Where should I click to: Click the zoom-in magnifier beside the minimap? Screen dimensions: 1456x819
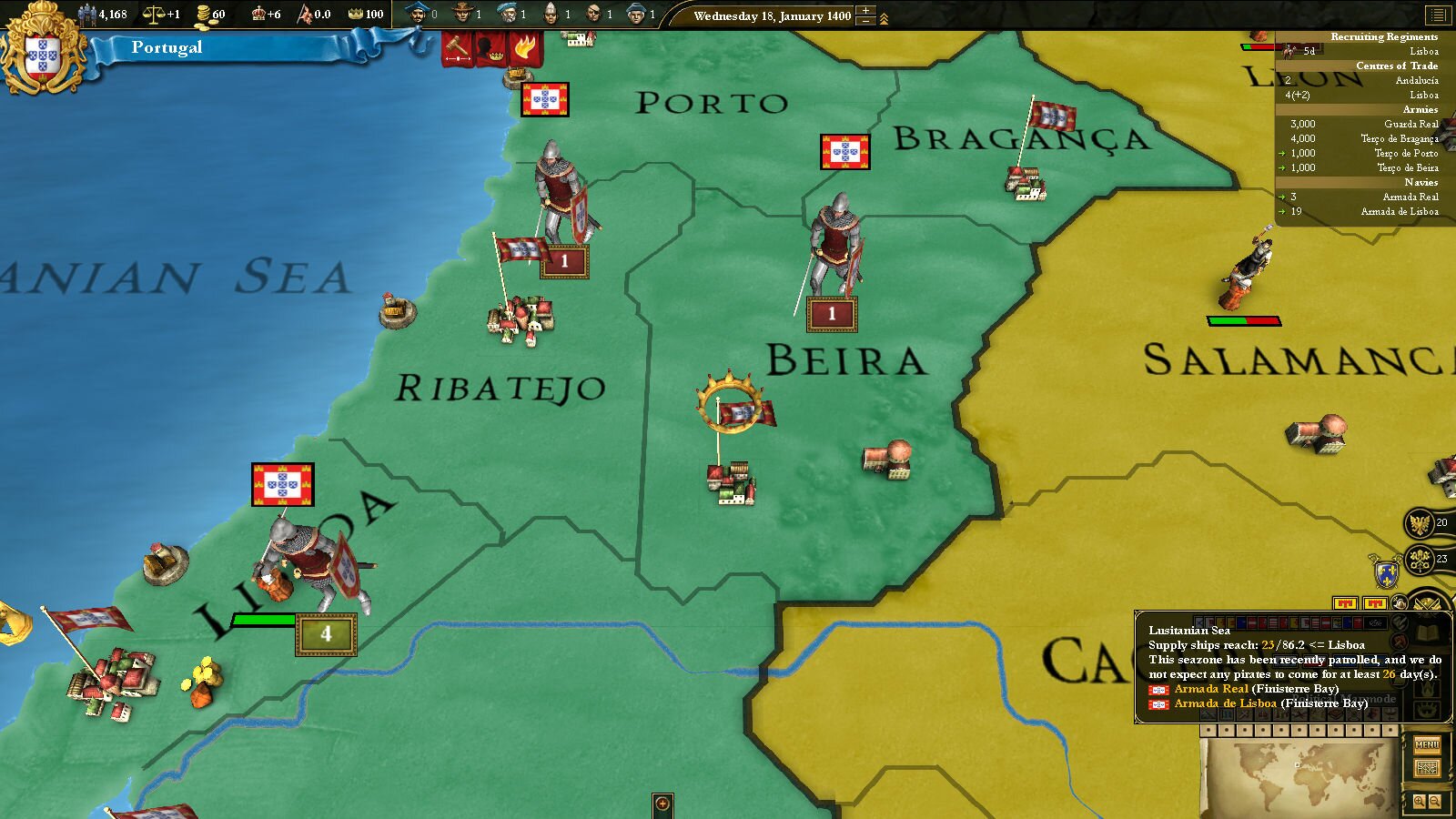(x=1420, y=800)
